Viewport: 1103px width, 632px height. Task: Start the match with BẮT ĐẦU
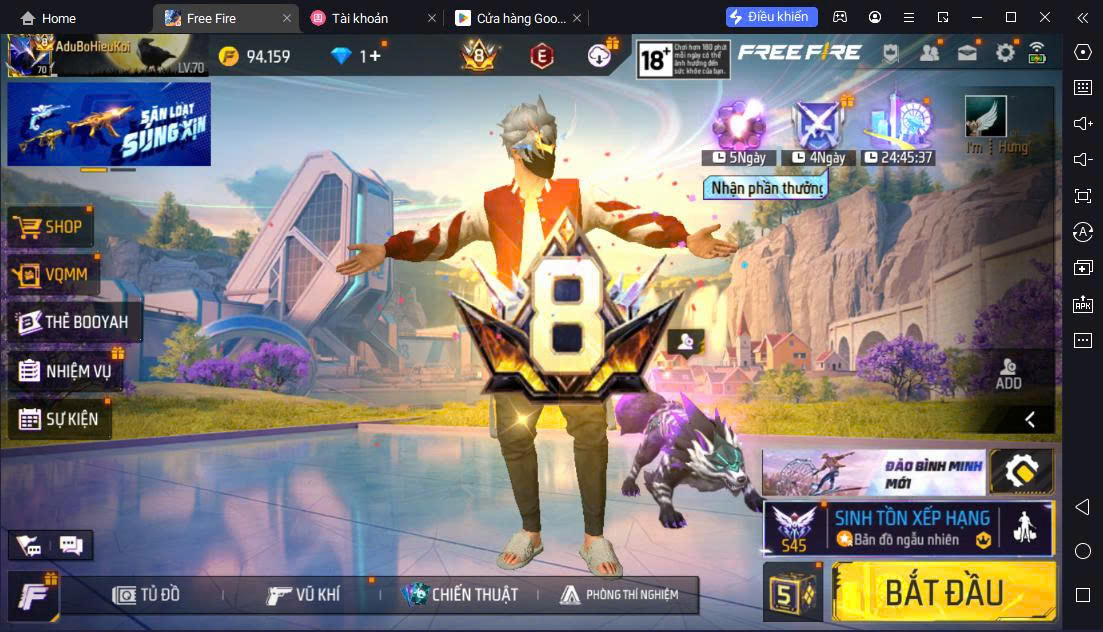click(x=943, y=592)
